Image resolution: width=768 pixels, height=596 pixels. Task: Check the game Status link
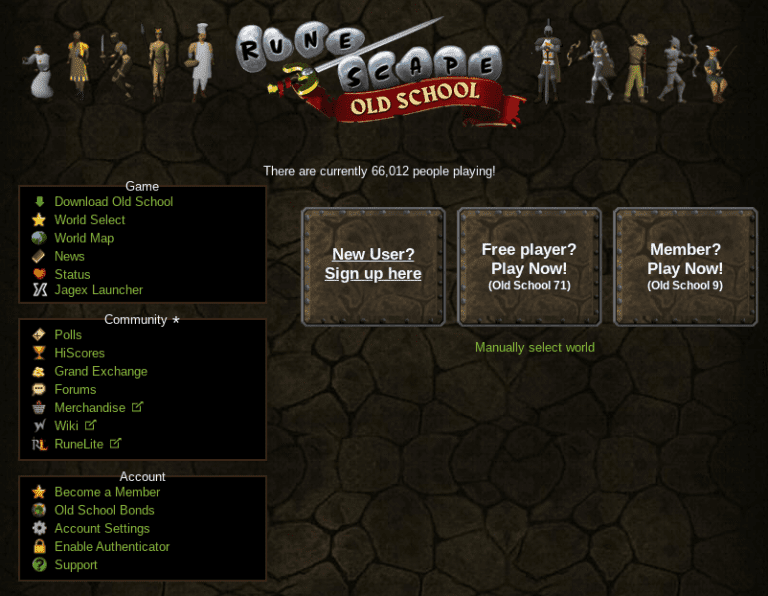(72, 274)
